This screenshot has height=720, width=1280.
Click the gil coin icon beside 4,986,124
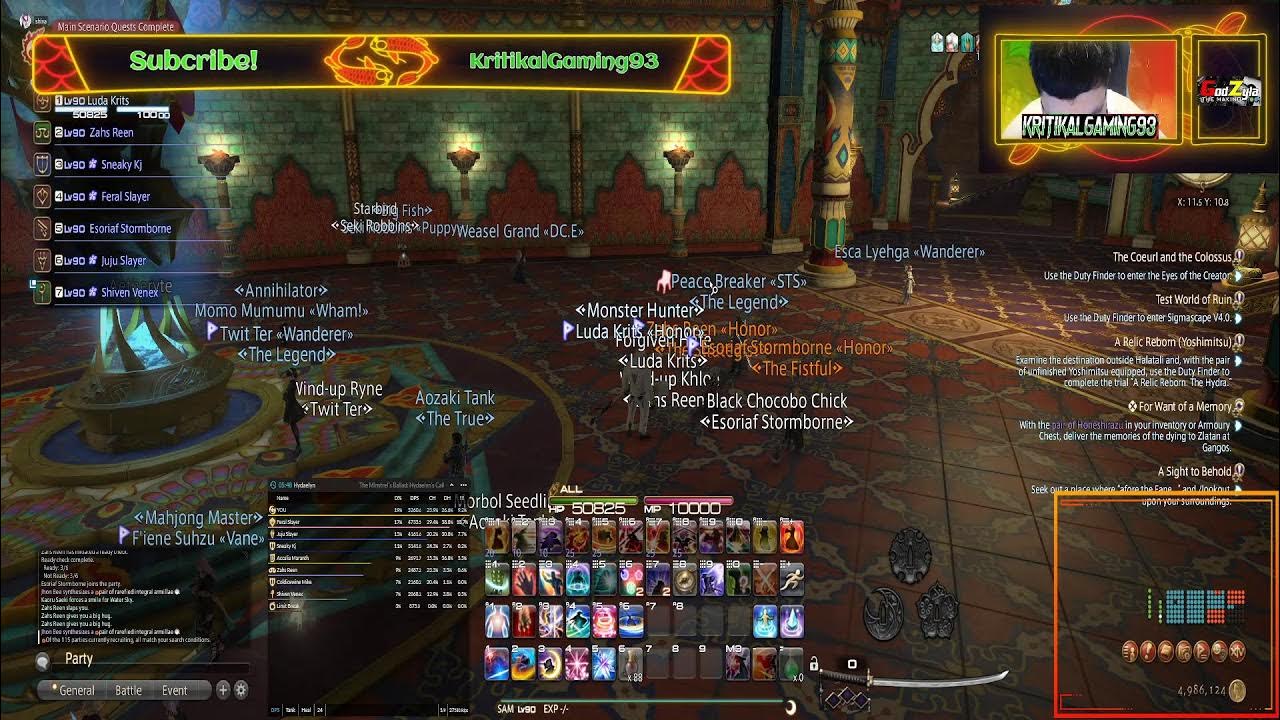point(1237,690)
